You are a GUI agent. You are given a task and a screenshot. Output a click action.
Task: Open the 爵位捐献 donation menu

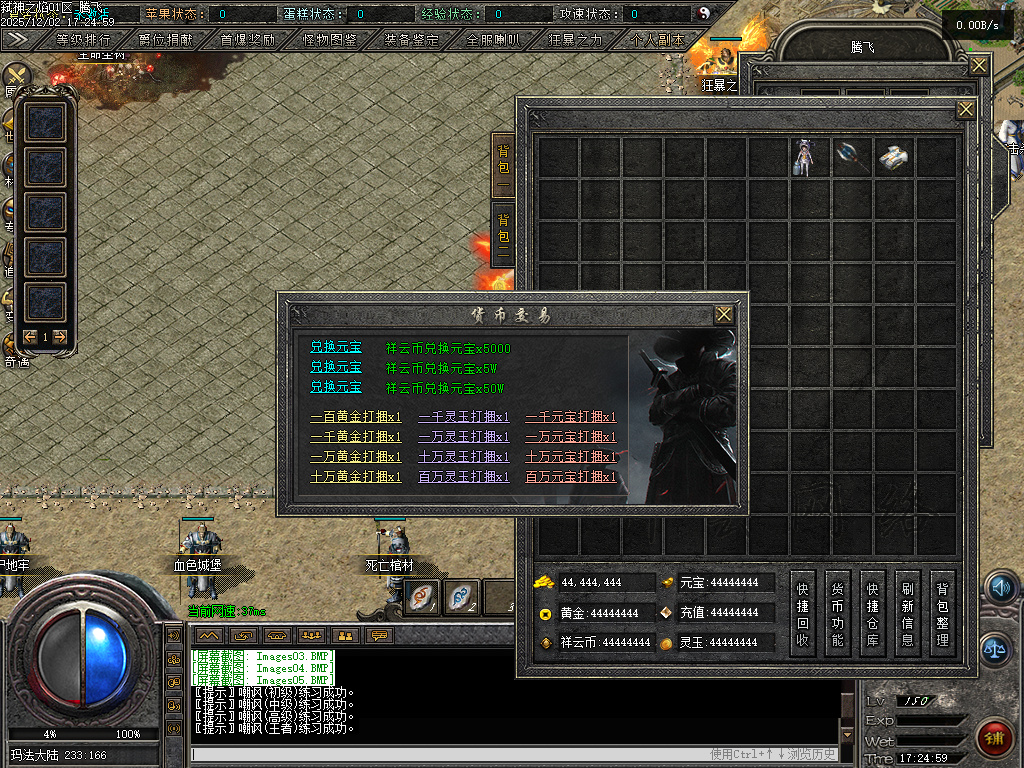coord(166,41)
